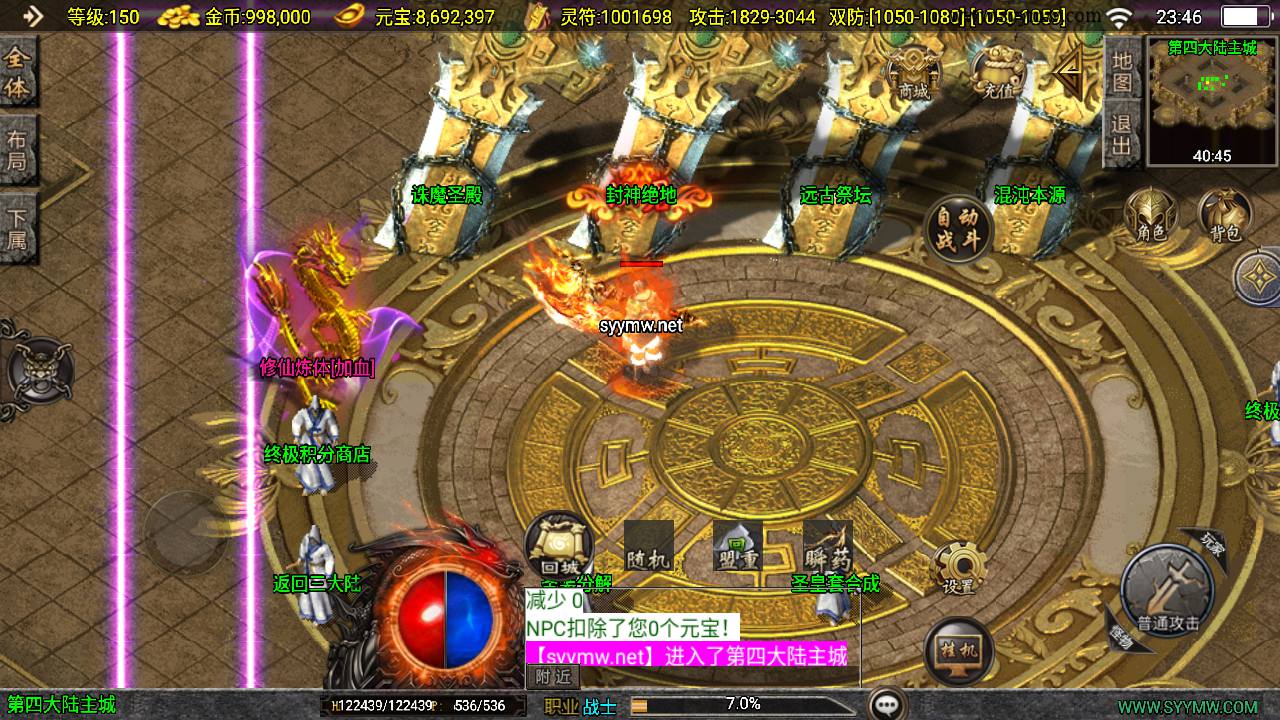Use the 盟重 teleport slot

(x=738, y=547)
